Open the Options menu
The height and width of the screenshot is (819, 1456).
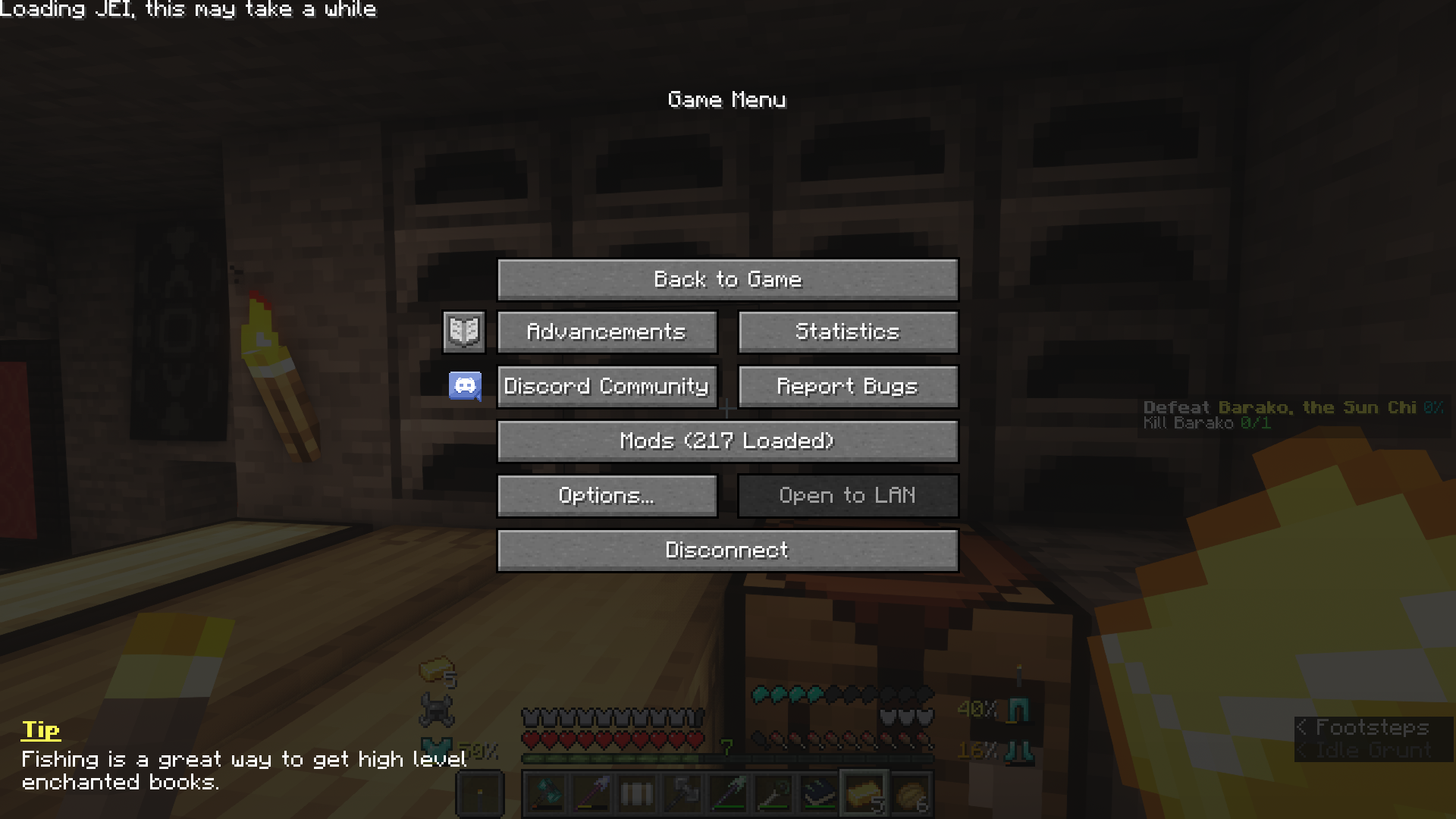coord(607,495)
